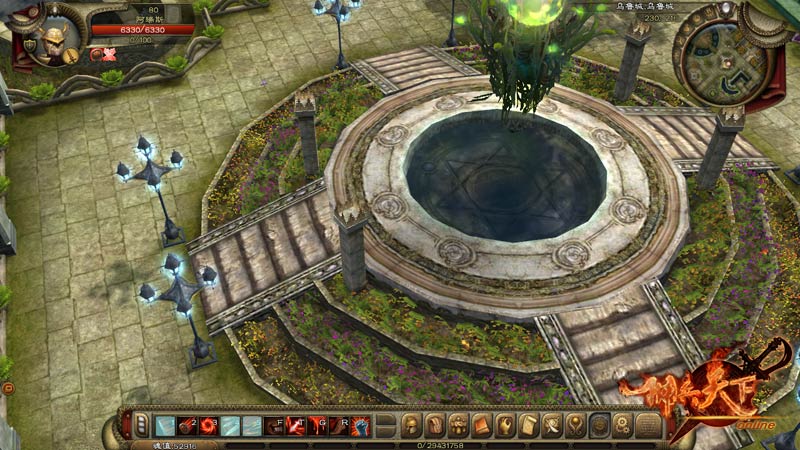The width and height of the screenshot is (800, 450).
Task: Toggle the hotbar page switch at the bar's left end
Action: (141, 425)
